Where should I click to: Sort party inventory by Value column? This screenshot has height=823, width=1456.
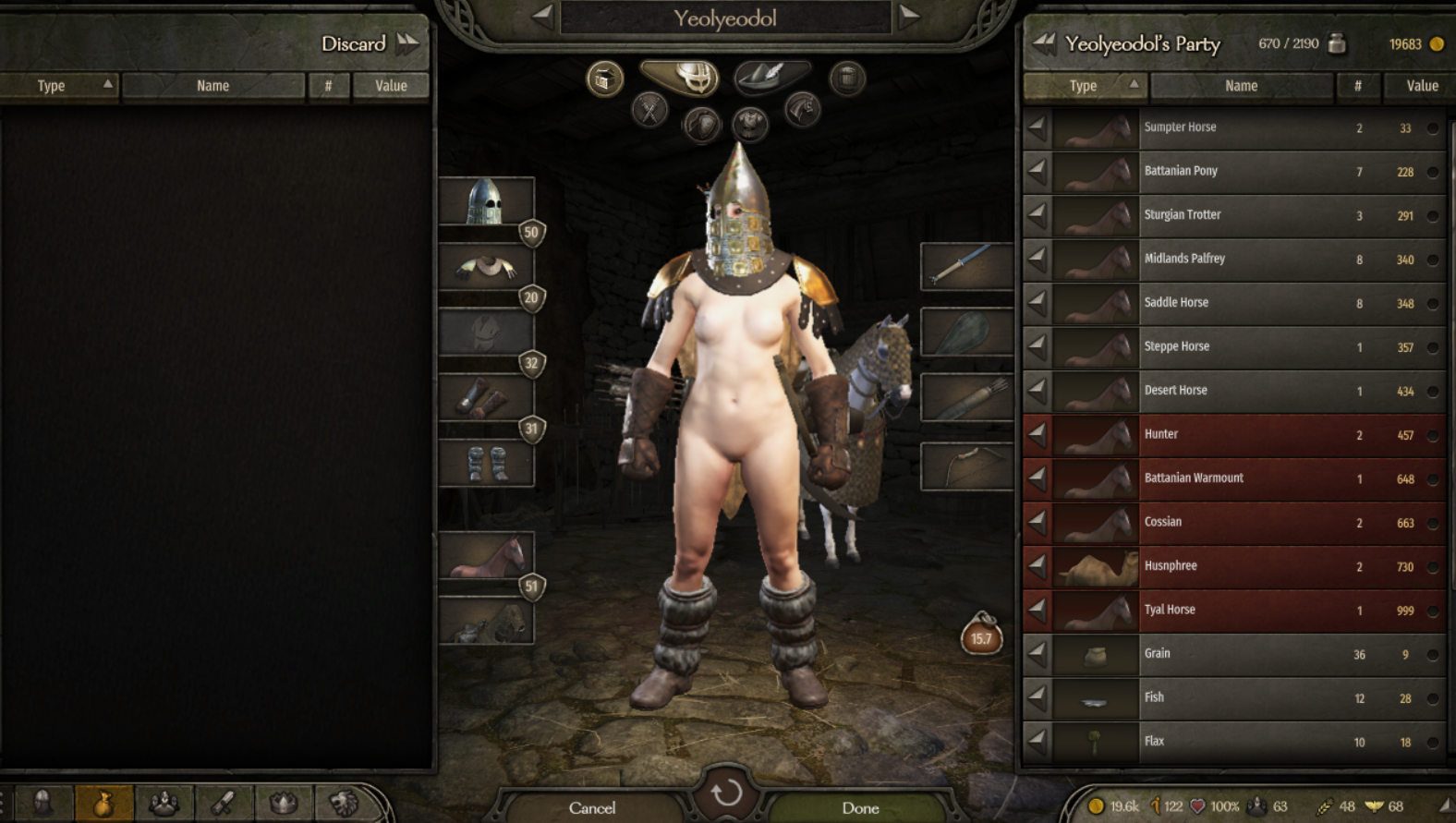click(1421, 86)
